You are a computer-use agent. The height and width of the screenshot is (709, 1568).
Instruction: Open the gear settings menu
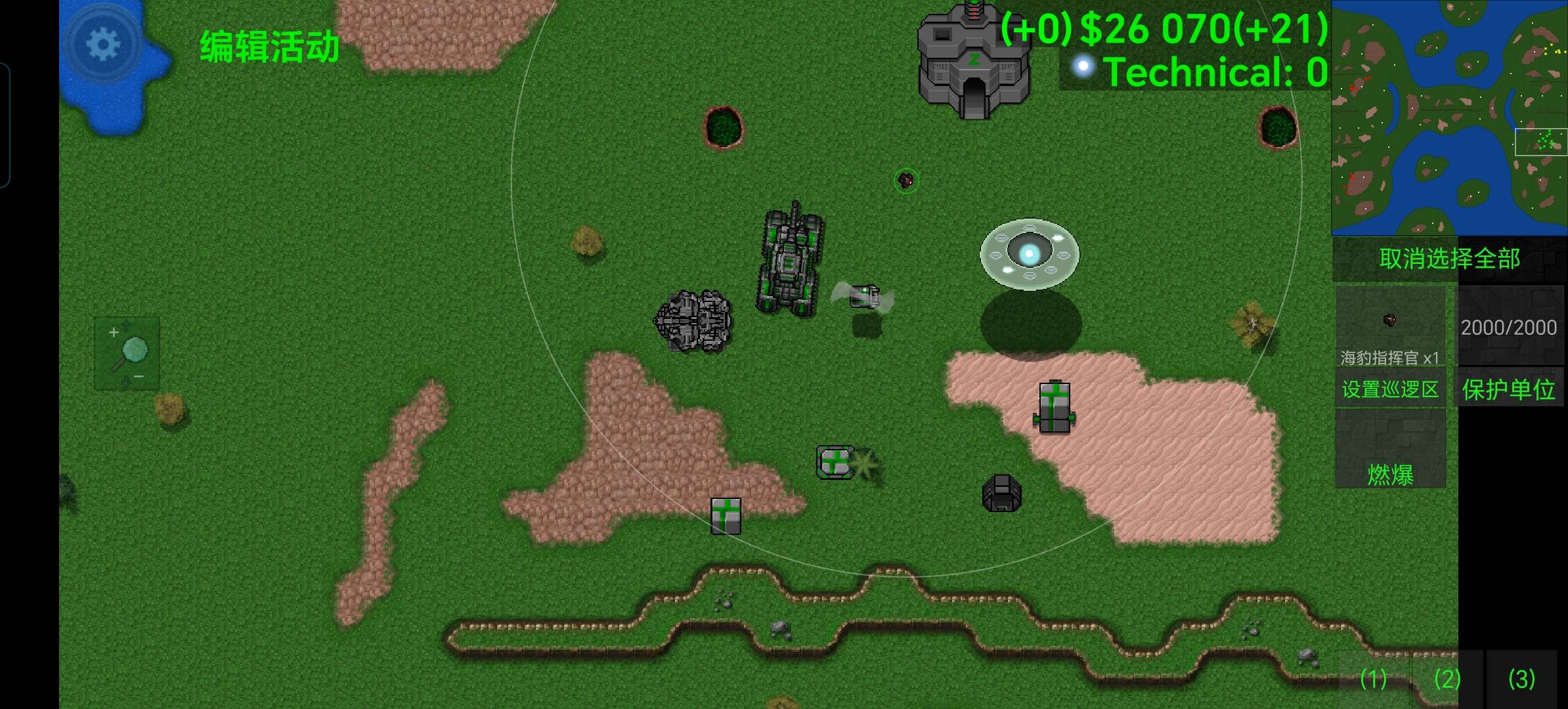[x=103, y=45]
